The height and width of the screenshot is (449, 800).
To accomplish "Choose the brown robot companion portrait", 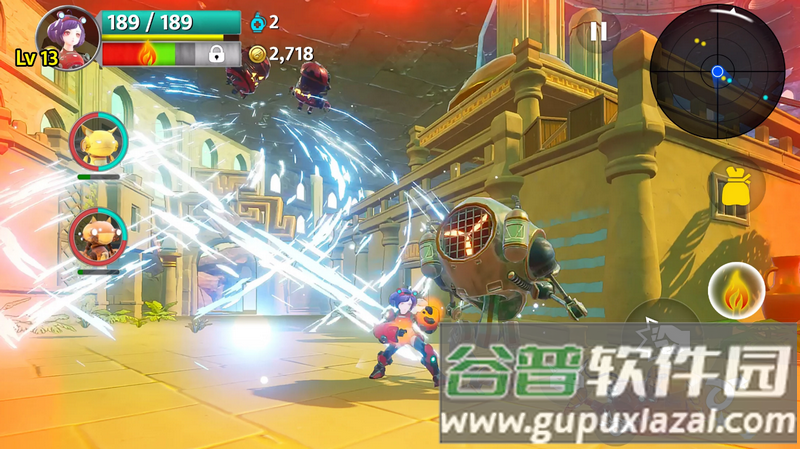I will click(x=98, y=238).
